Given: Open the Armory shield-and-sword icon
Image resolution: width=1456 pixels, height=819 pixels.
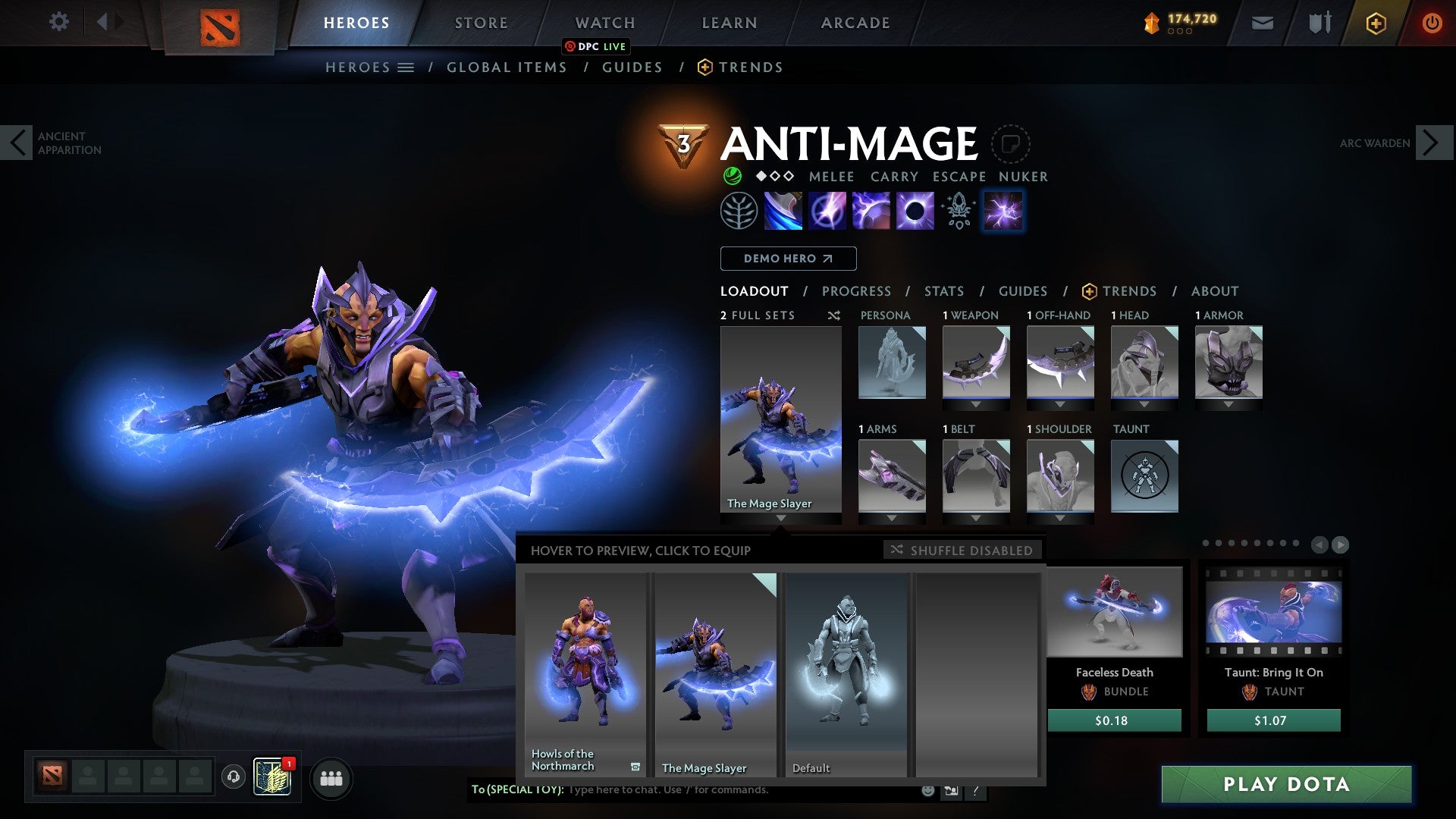Looking at the screenshot, I should 1319,23.
